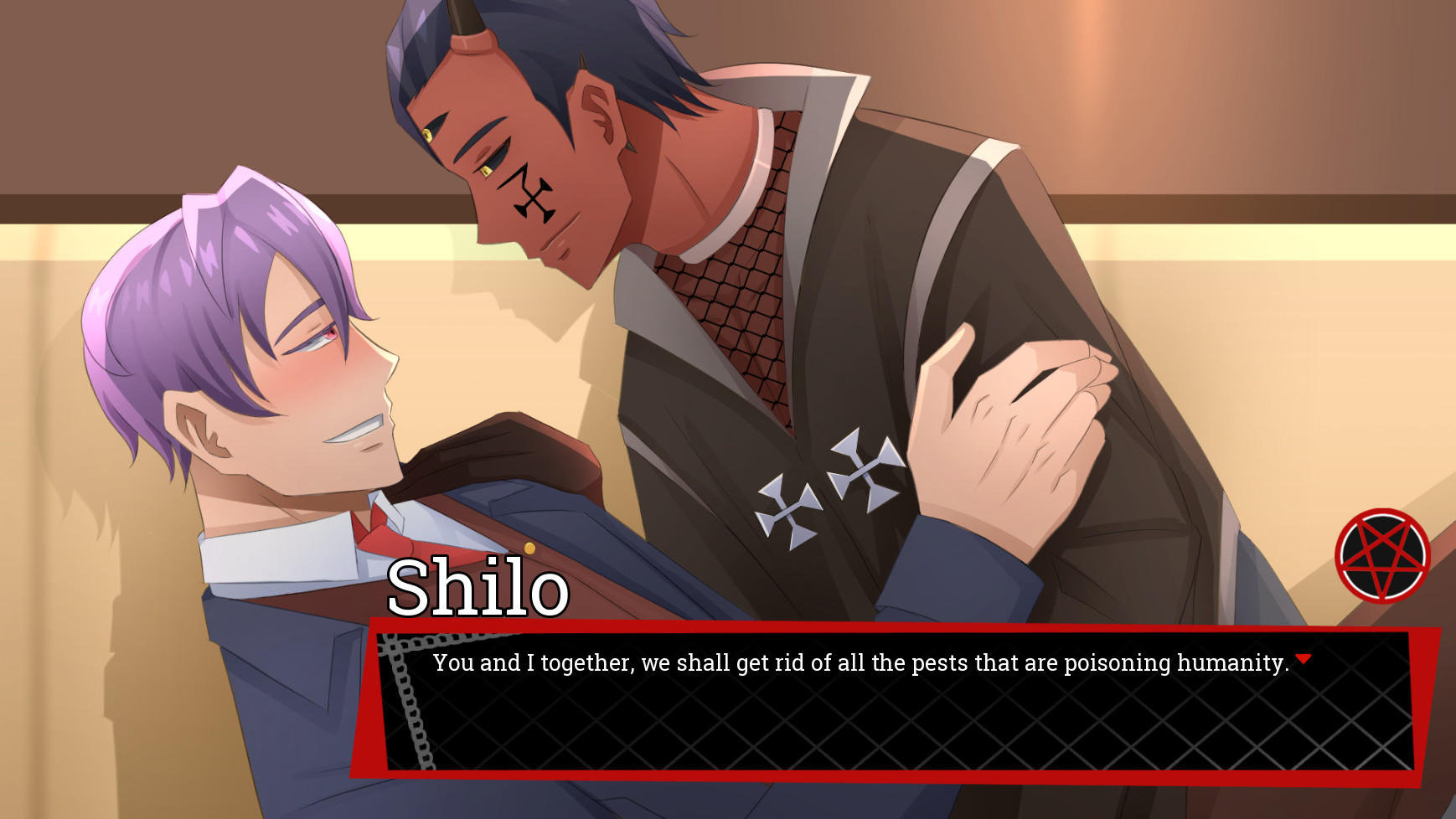Click the gold piercing above the eyebrow
1456x819 pixels.
point(429,134)
